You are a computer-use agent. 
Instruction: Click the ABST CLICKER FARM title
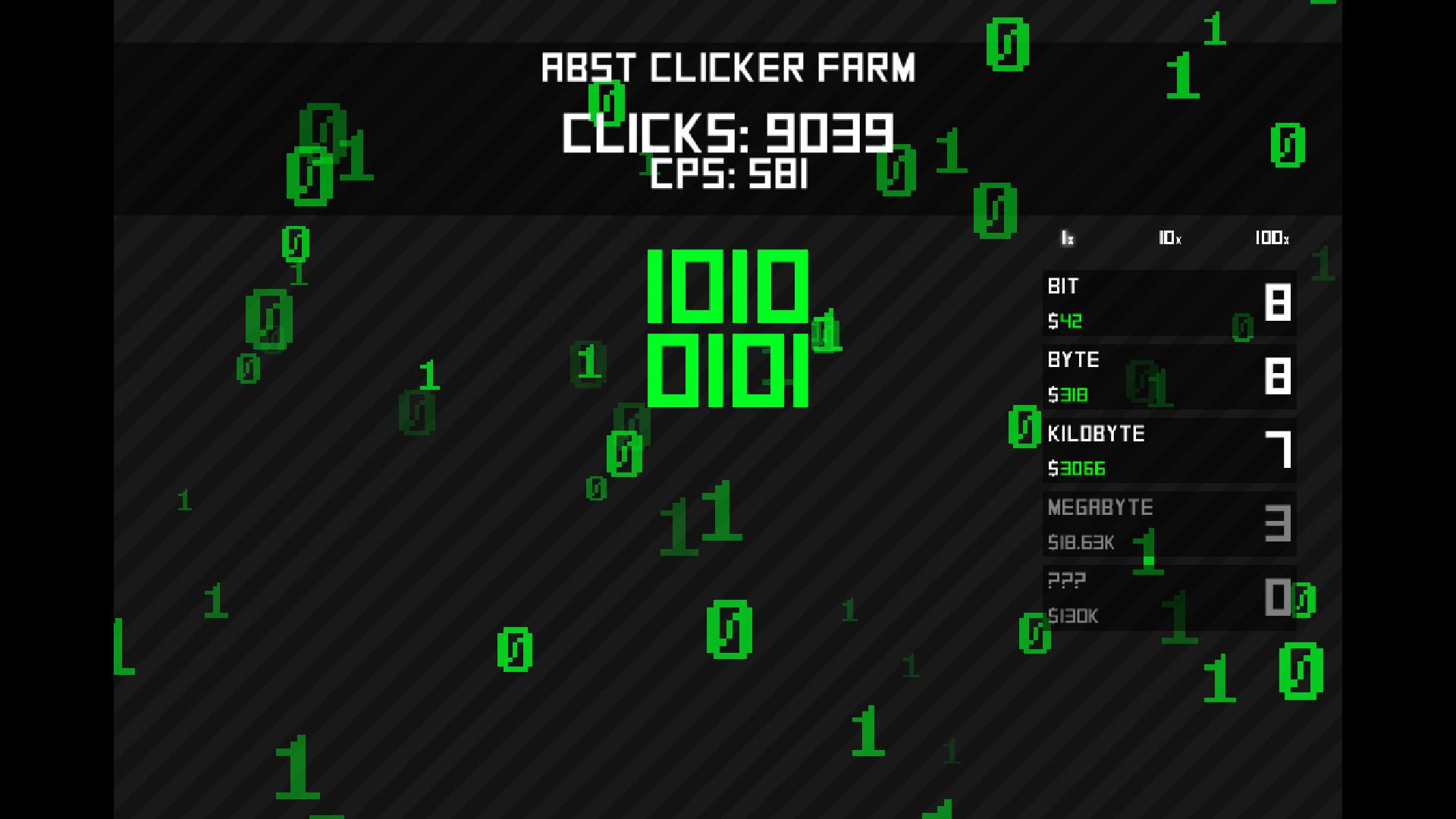tap(727, 67)
